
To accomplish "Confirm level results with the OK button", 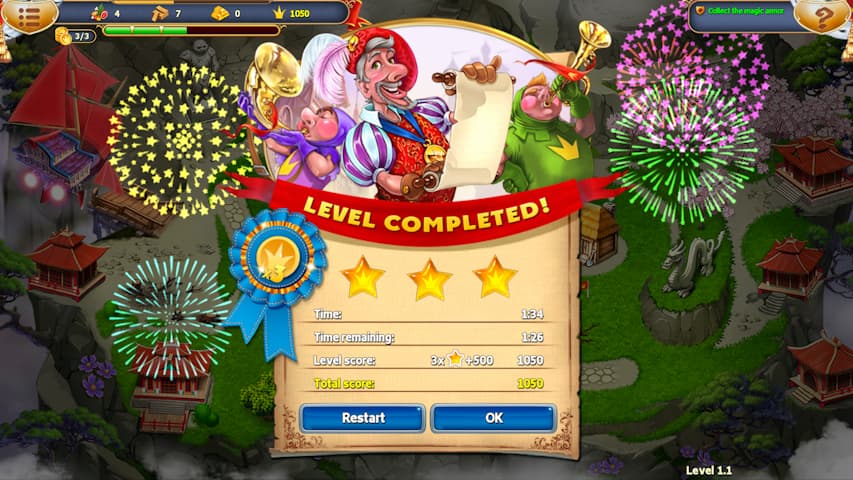I will point(493,418).
